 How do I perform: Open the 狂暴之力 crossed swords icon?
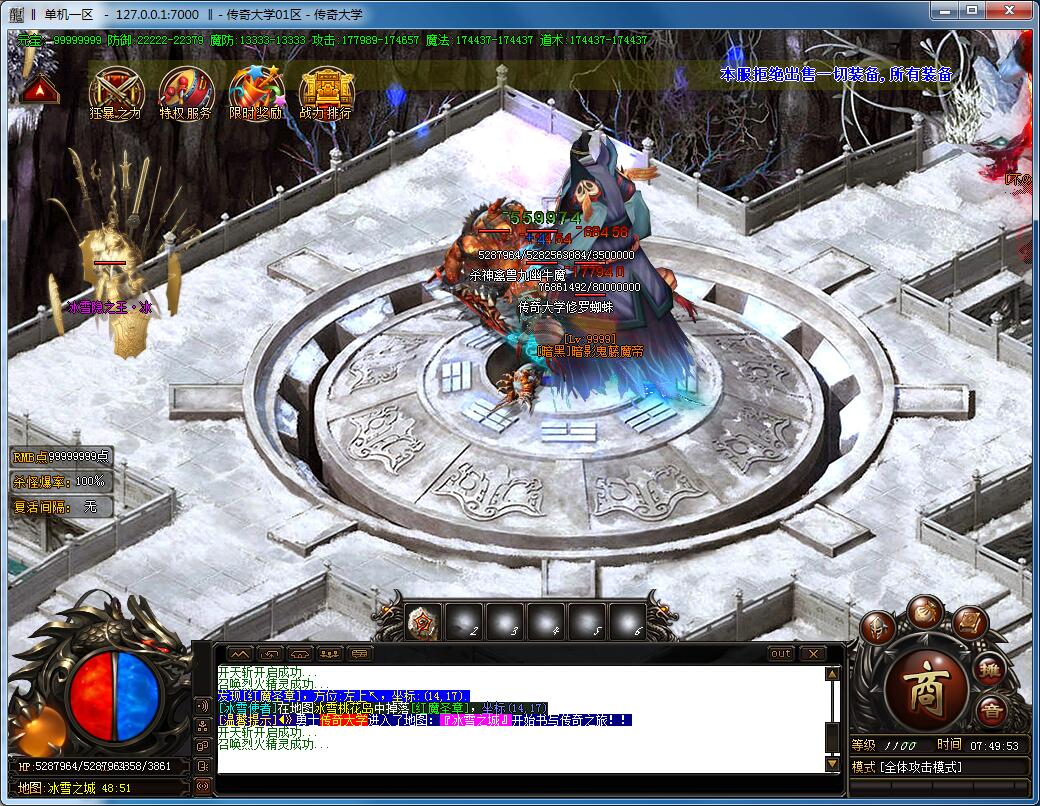pos(116,88)
